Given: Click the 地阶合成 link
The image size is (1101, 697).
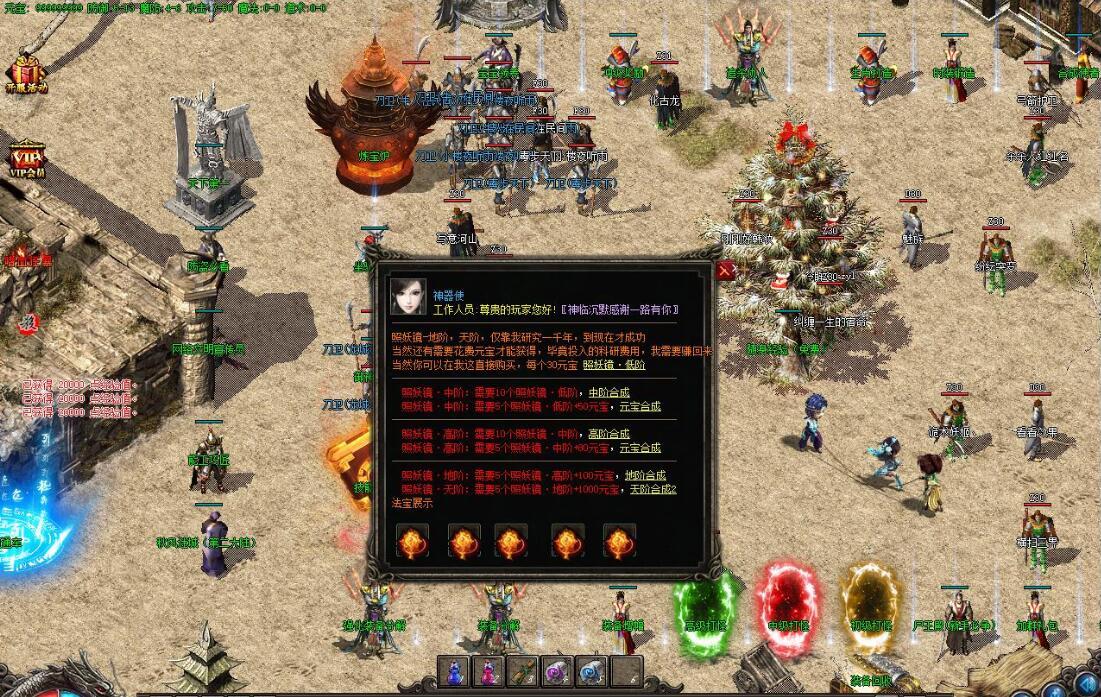Looking at the screenshot, I should coord(645,476).
